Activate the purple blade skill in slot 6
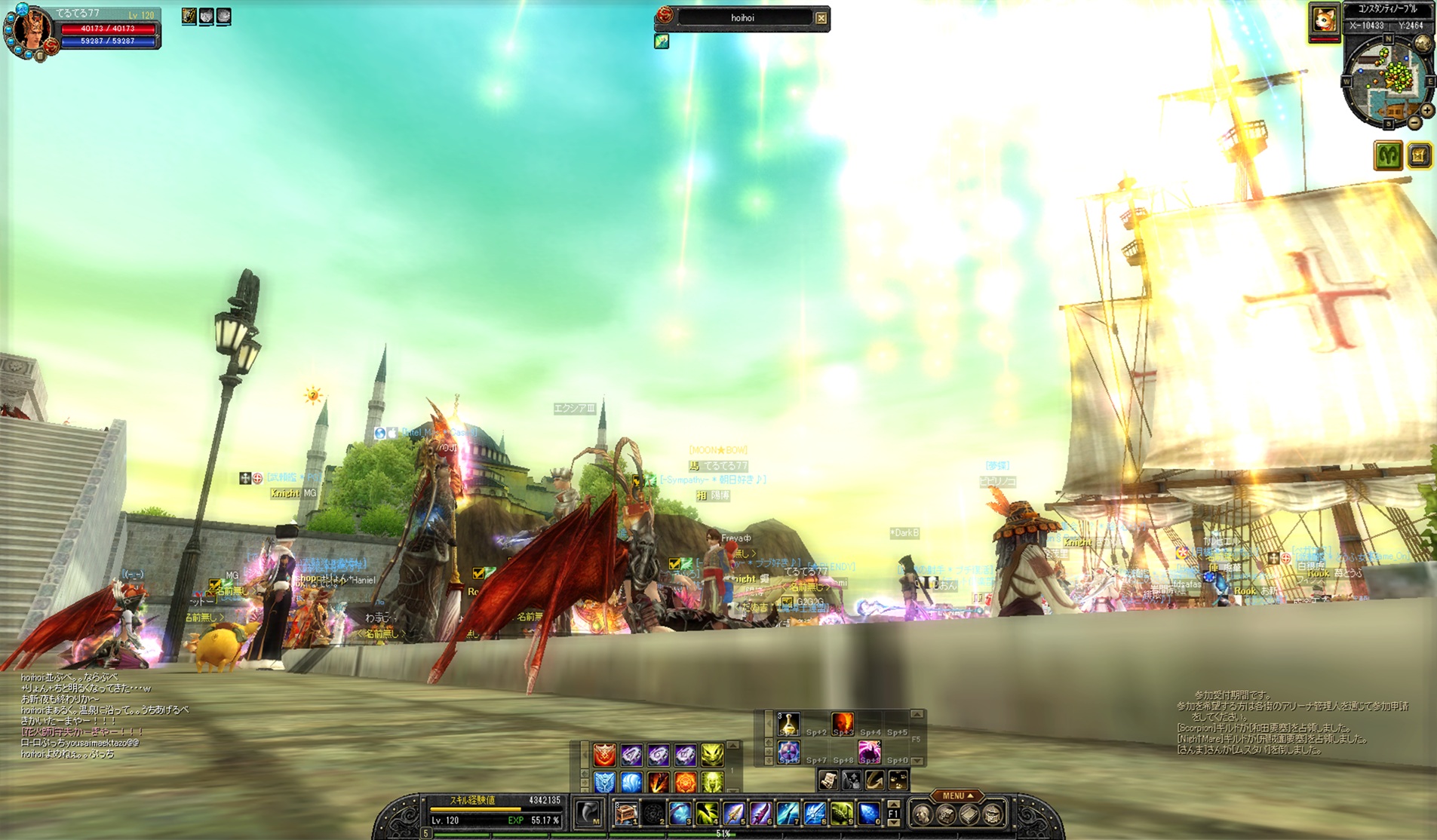The height and width of the screenshot is (840, 1437). pos(761,814)
